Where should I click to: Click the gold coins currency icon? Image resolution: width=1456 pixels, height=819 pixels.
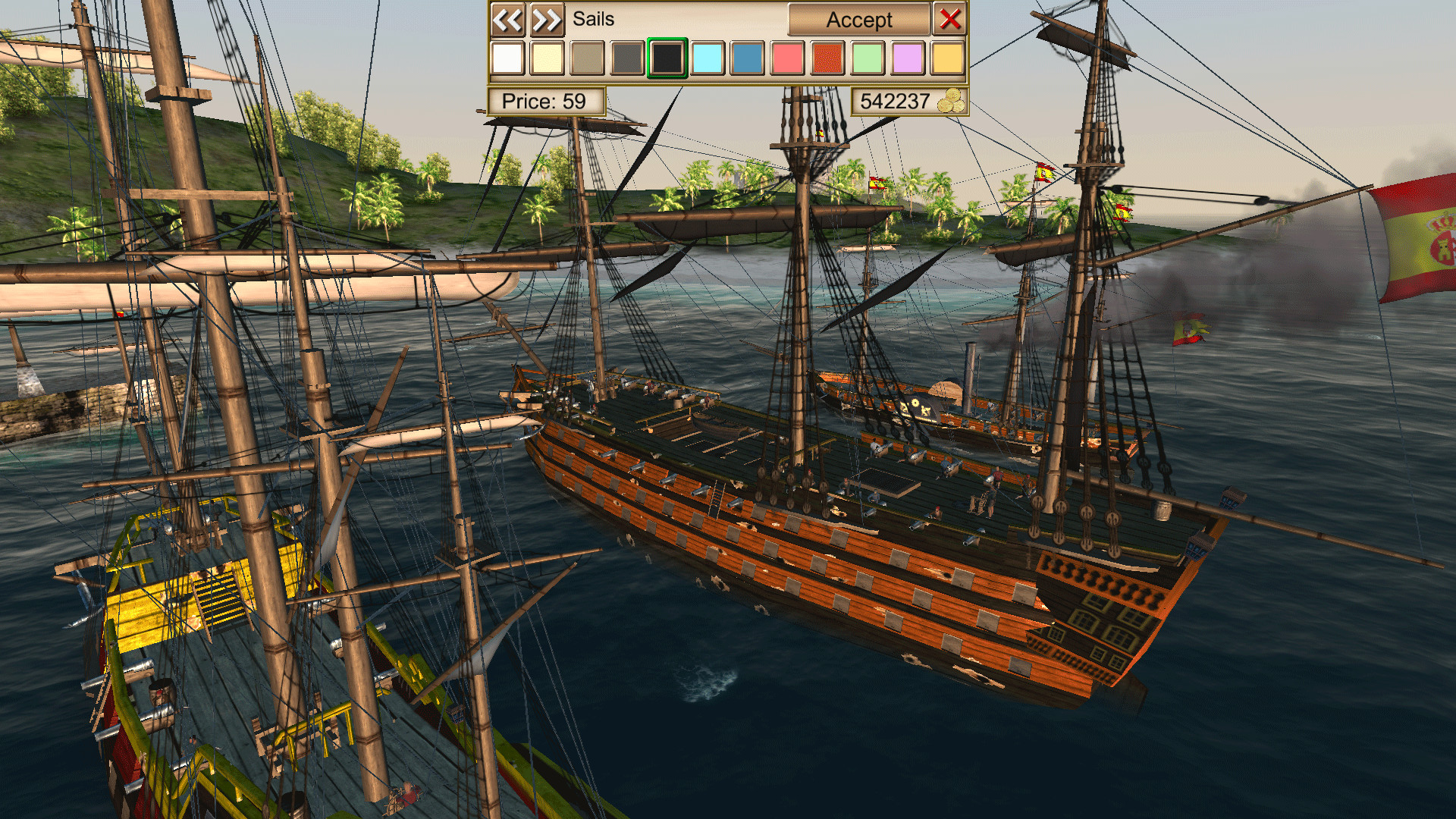(953, 100)
